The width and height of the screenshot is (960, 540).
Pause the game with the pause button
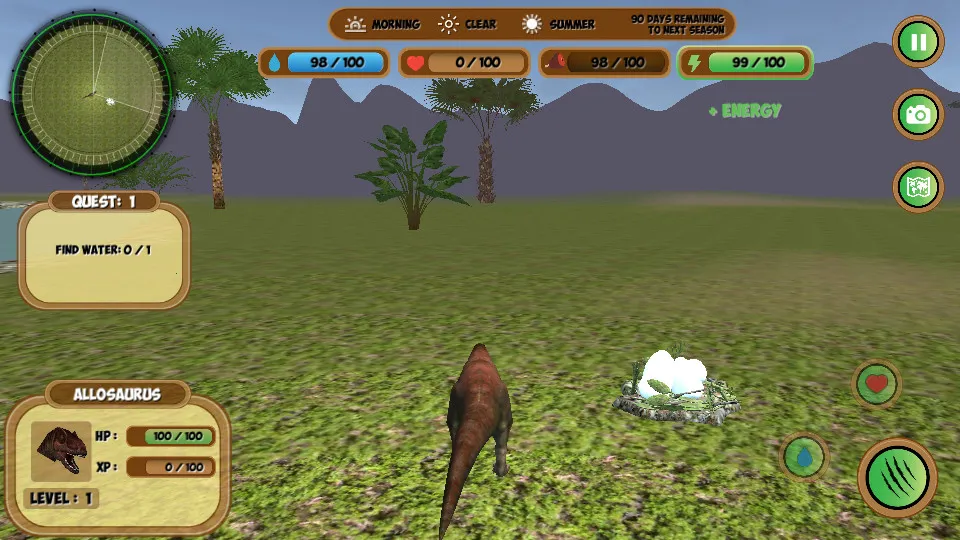[x=918, y=42]
